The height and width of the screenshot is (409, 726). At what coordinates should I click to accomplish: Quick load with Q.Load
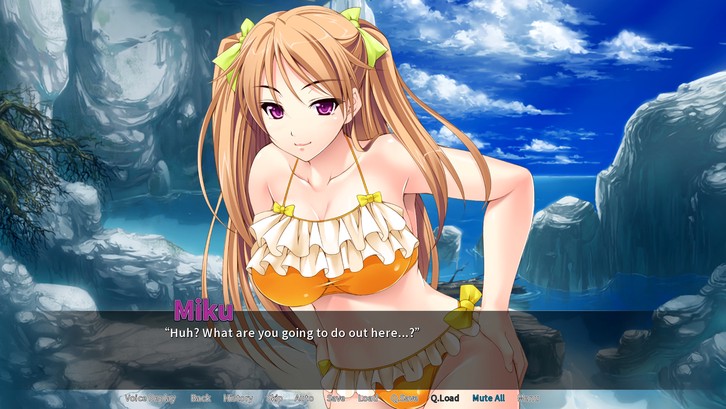click(446, 398)
